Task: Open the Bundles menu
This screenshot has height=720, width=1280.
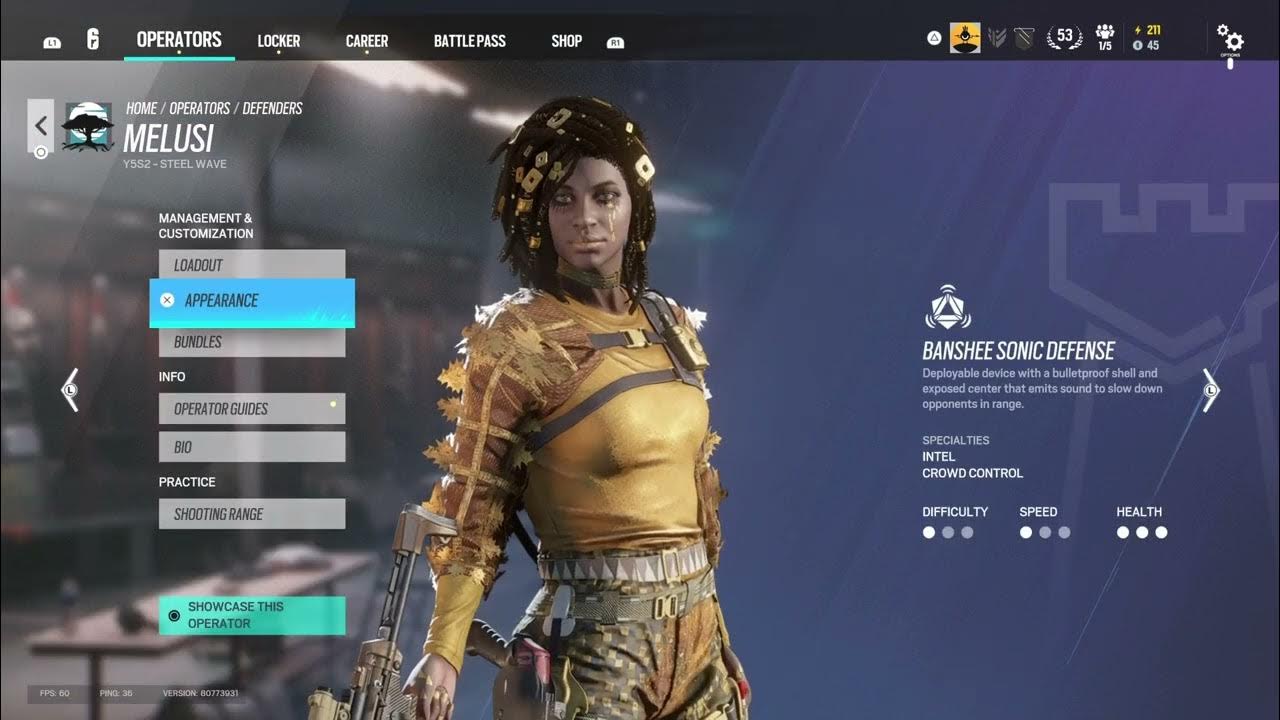Action: [252, 342]
